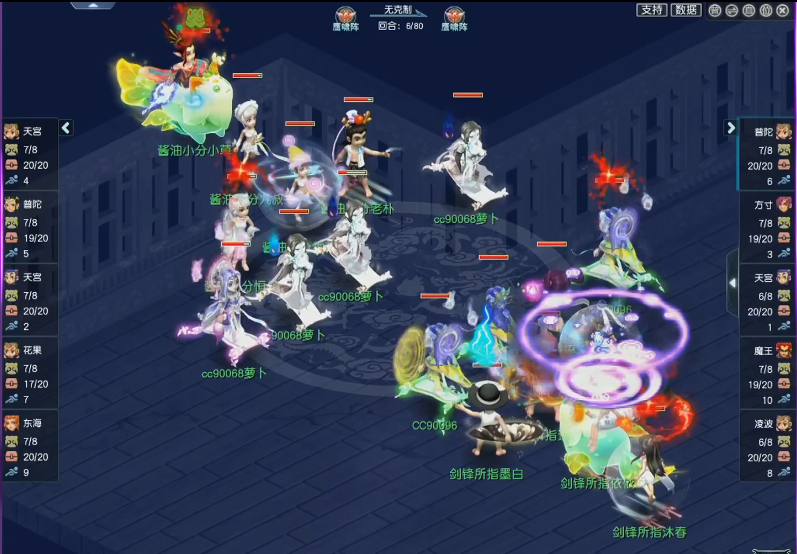Collapse the right team panel arrow

click(x=731, y=128)
